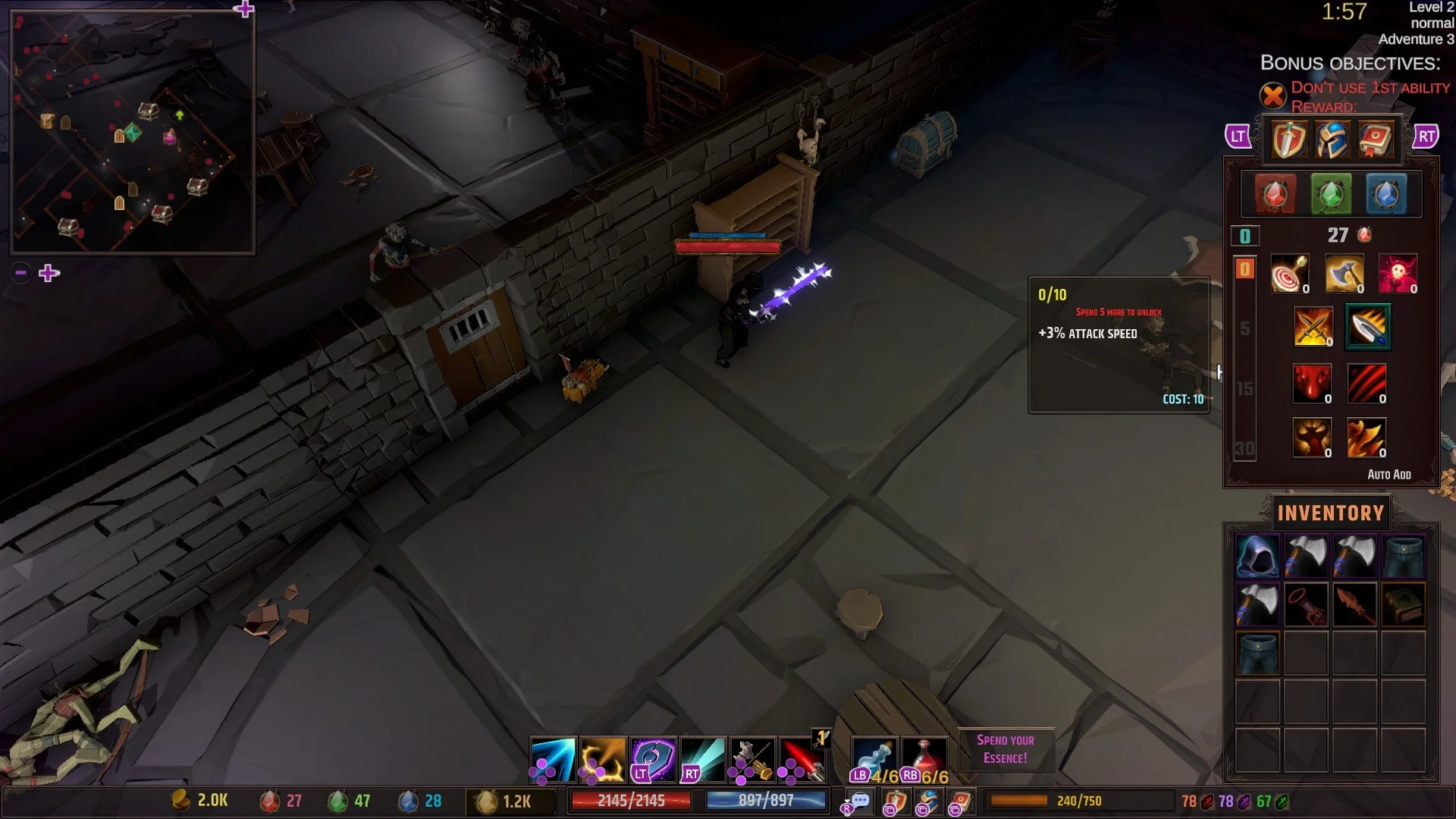Pick the red demon skull talent

click(x=1398, y=274)
